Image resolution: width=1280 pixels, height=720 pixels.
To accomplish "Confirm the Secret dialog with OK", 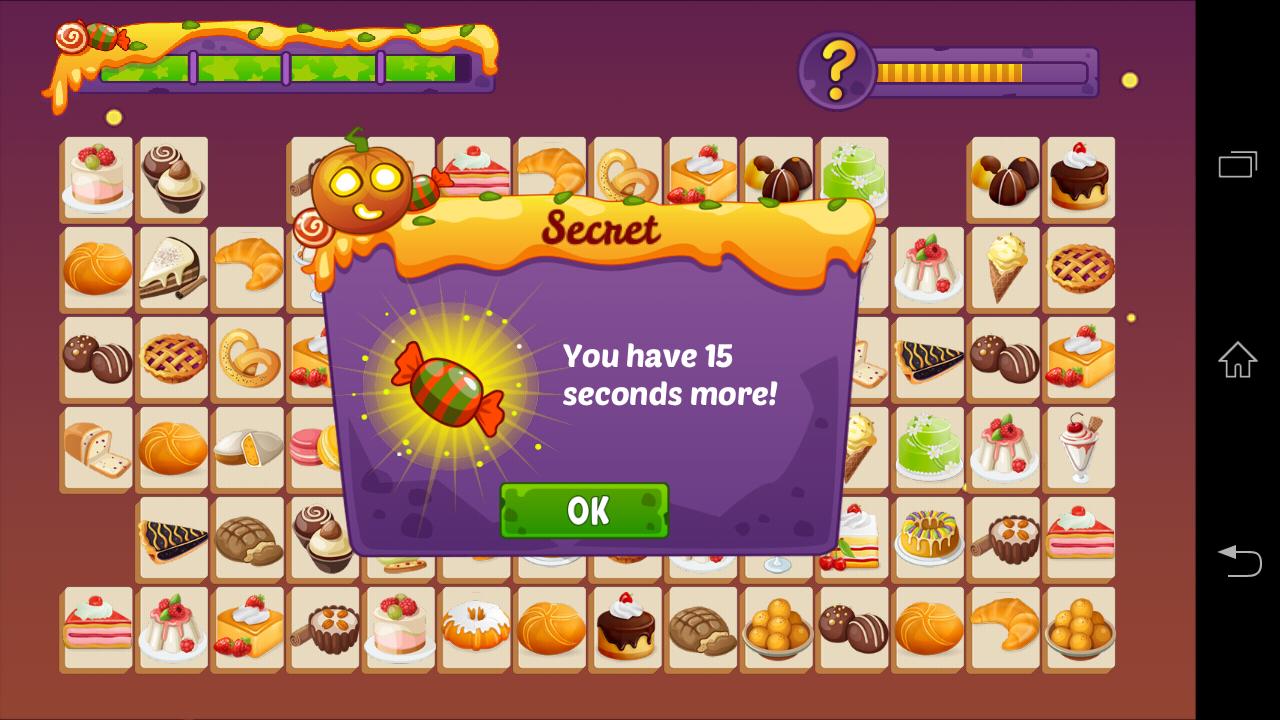I will coord(584,511).
